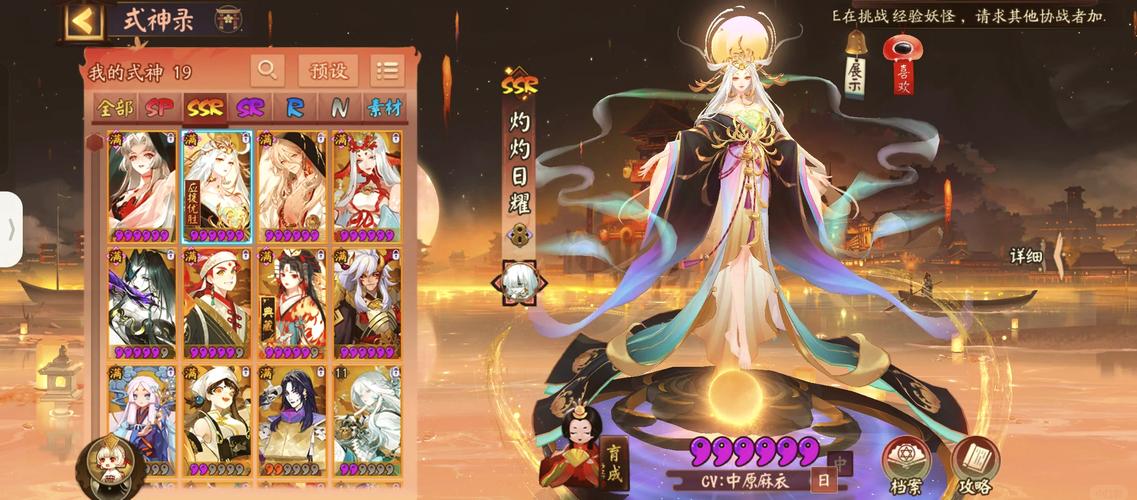Show the SR rarity tab
Screen dimensions: 1137x500
point(250,108)
